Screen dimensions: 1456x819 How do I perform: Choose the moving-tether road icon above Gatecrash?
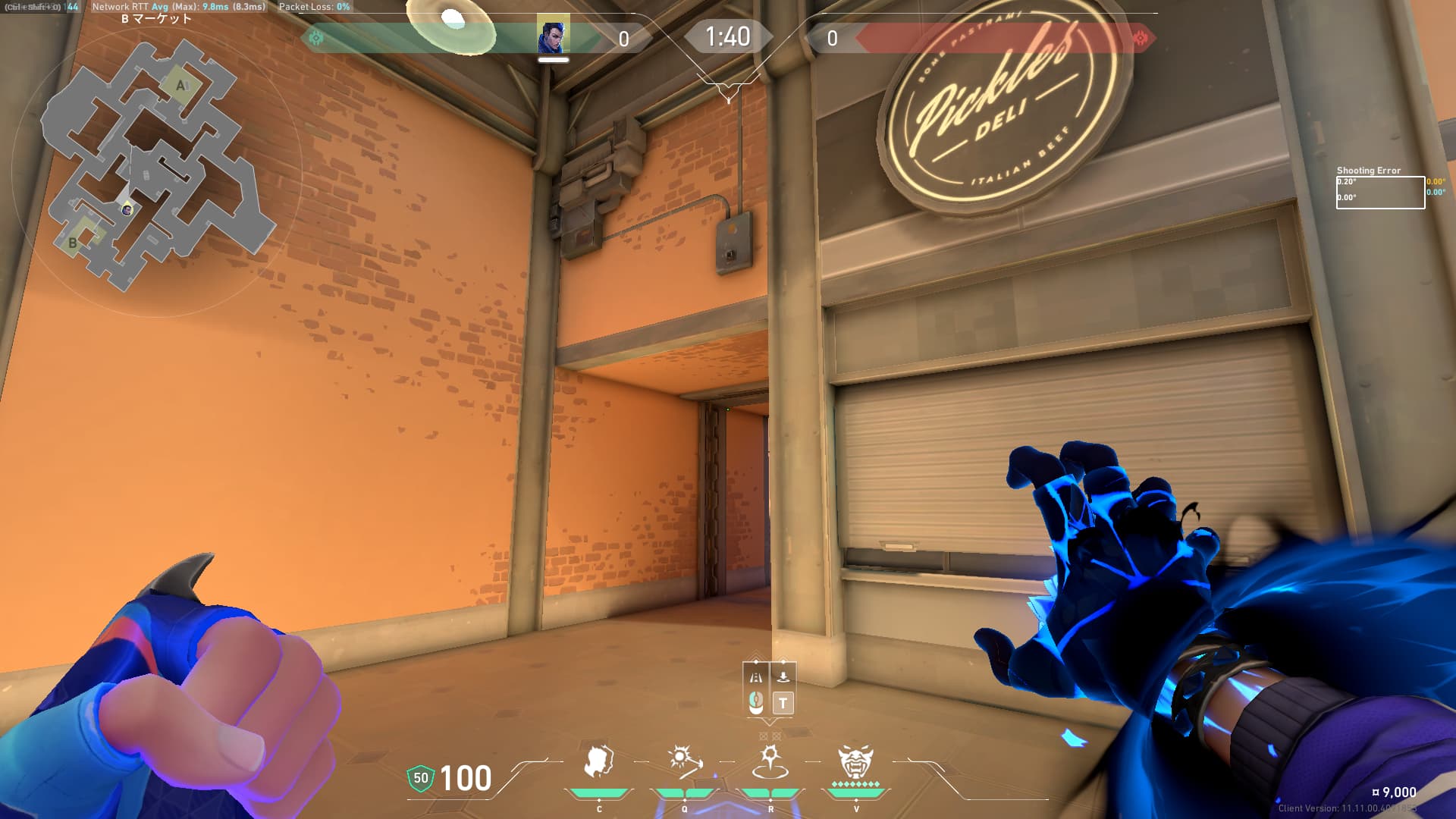[x=756, y=676]
